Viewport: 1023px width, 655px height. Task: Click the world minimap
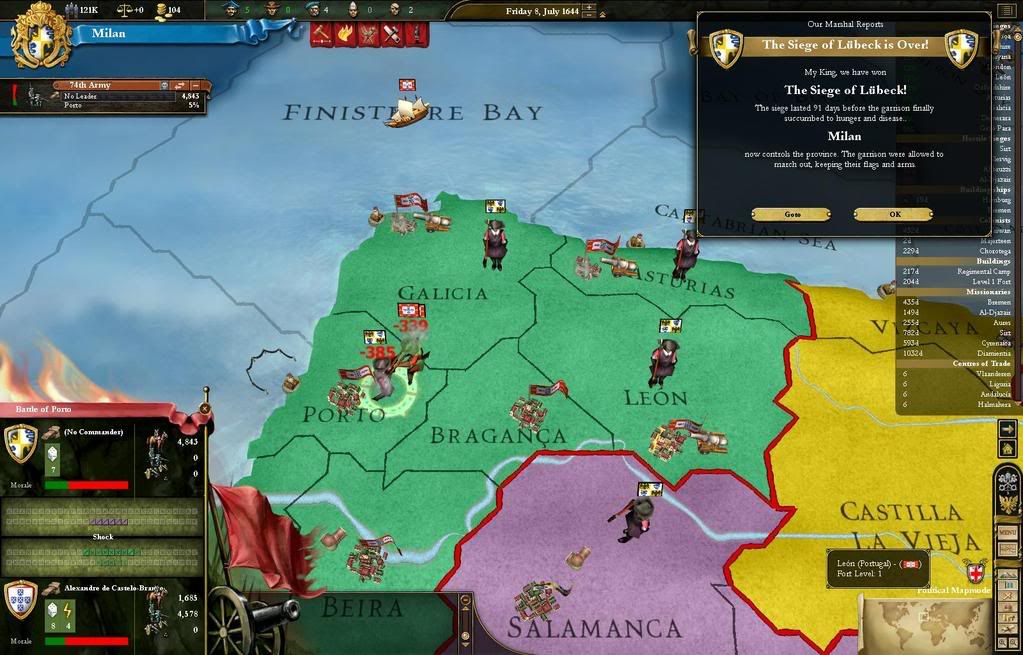925,622
